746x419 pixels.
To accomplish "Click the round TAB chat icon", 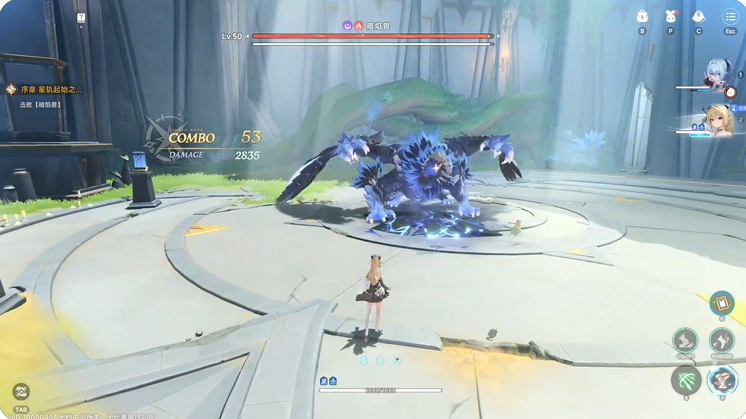I will pyautogui.click(x=21, y=391).
